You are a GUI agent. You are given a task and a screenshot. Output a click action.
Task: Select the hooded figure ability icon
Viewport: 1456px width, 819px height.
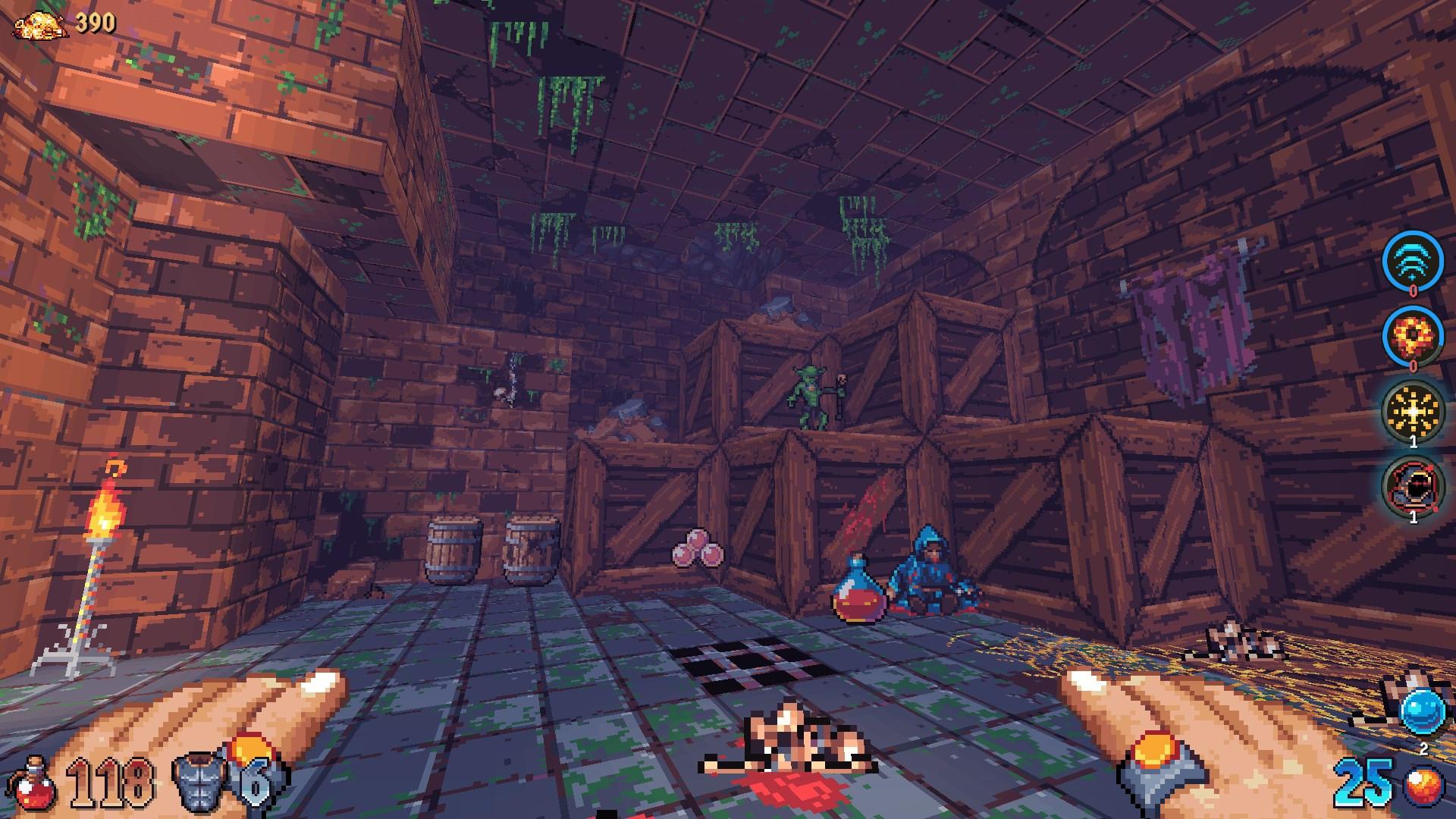[x=1412, y=487]
